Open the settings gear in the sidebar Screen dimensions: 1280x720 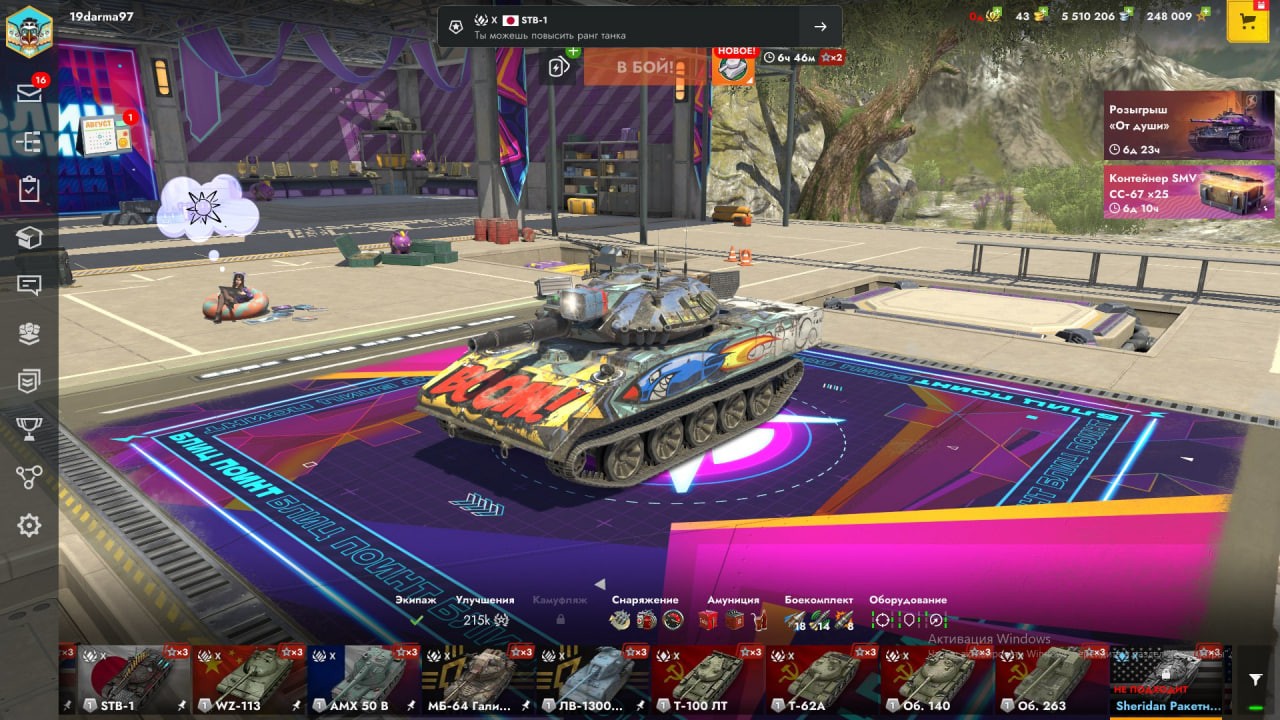click(29, 525)
